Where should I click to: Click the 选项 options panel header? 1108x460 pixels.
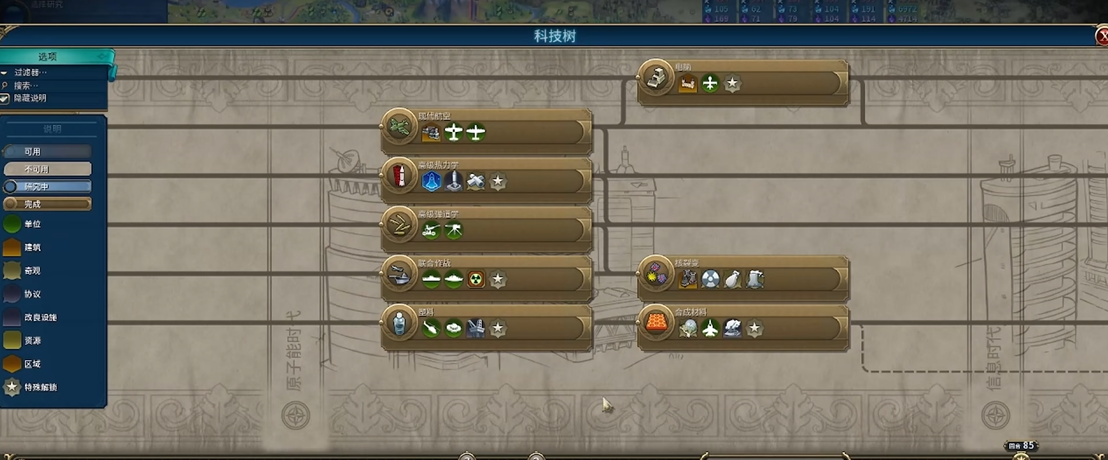point(50,57)
